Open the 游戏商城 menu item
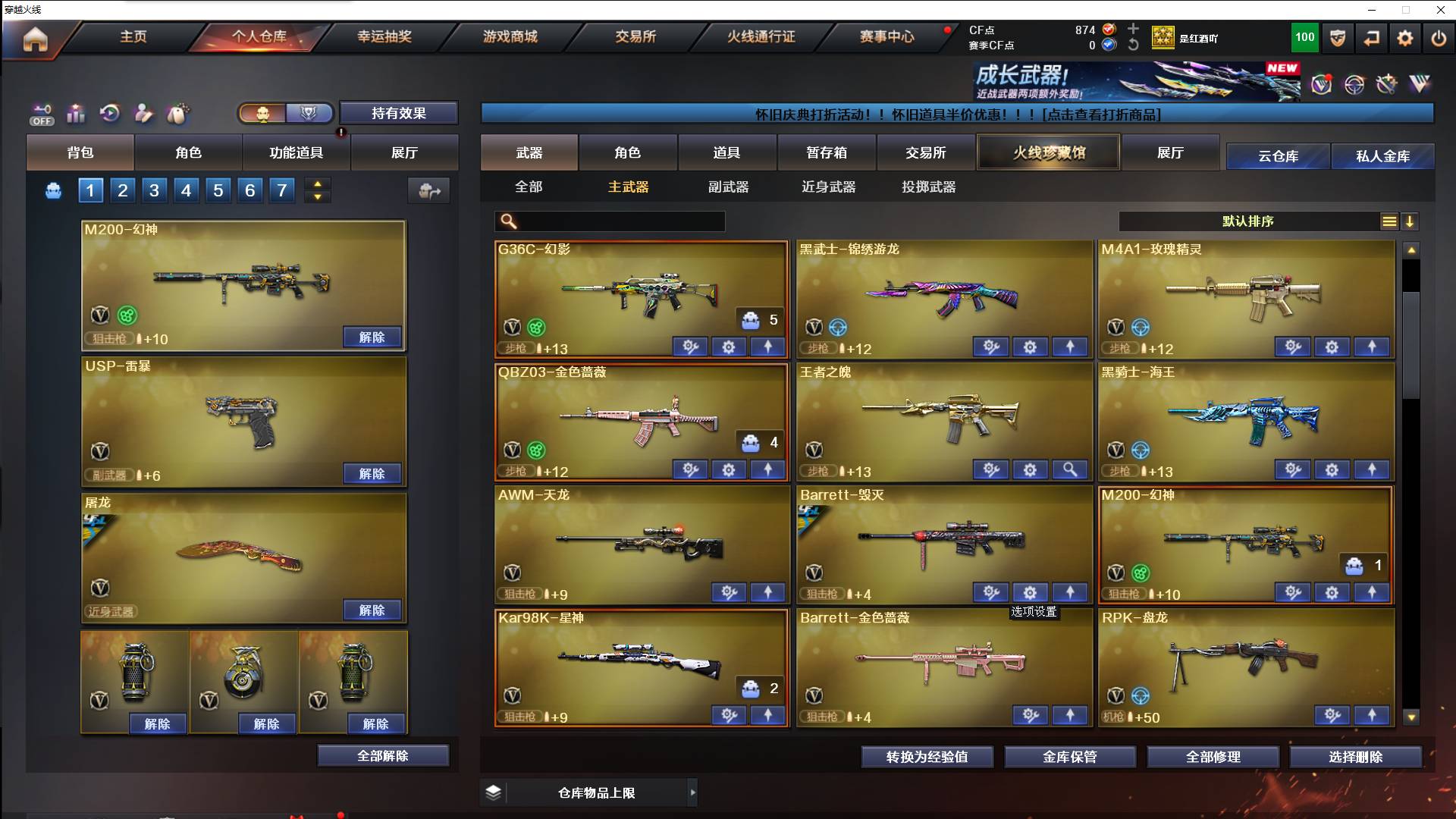1456x819 pixels. [509, 36]
